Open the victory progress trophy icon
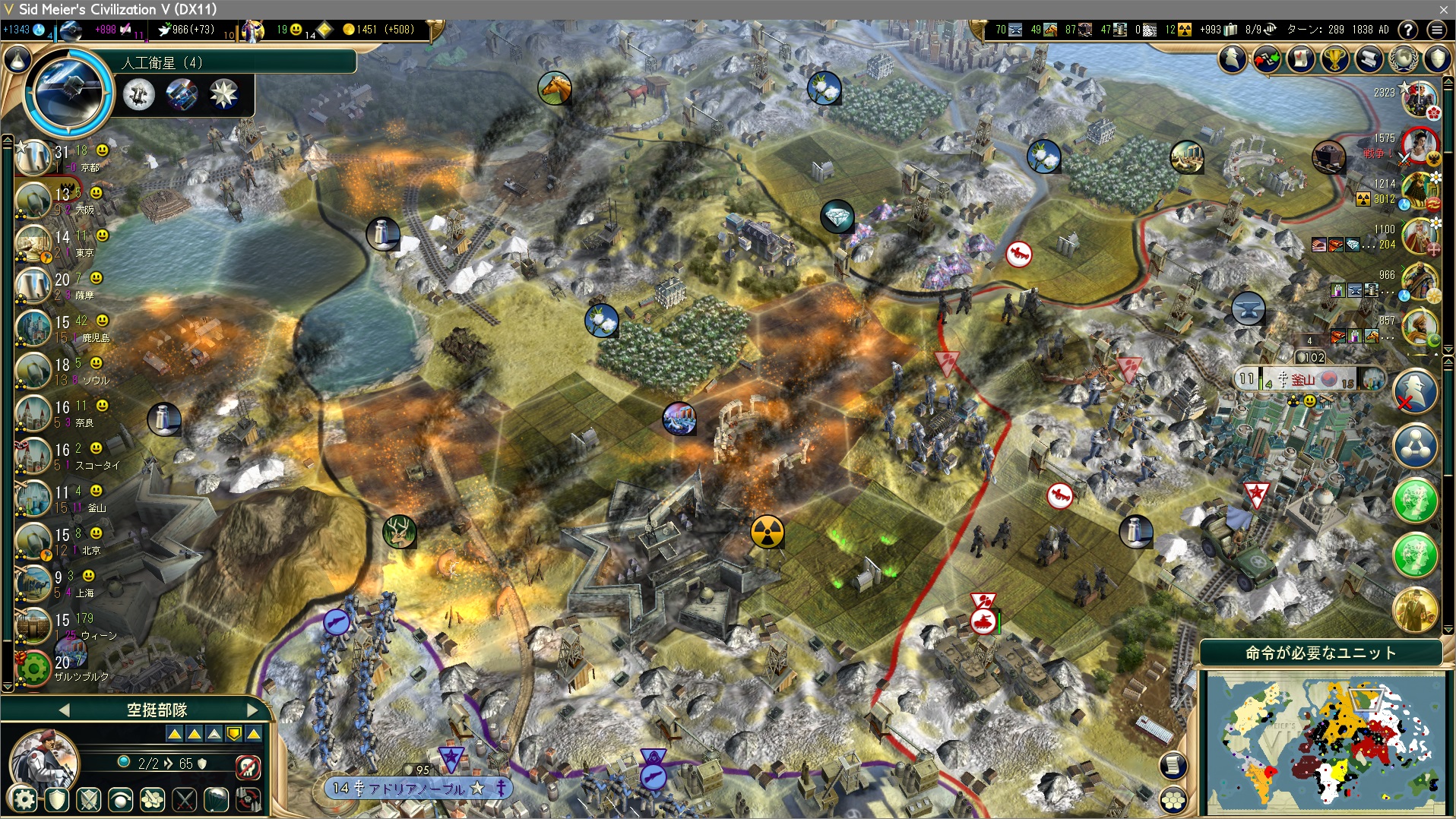The image size is (1456, 819). click(x=1335, y=58)
